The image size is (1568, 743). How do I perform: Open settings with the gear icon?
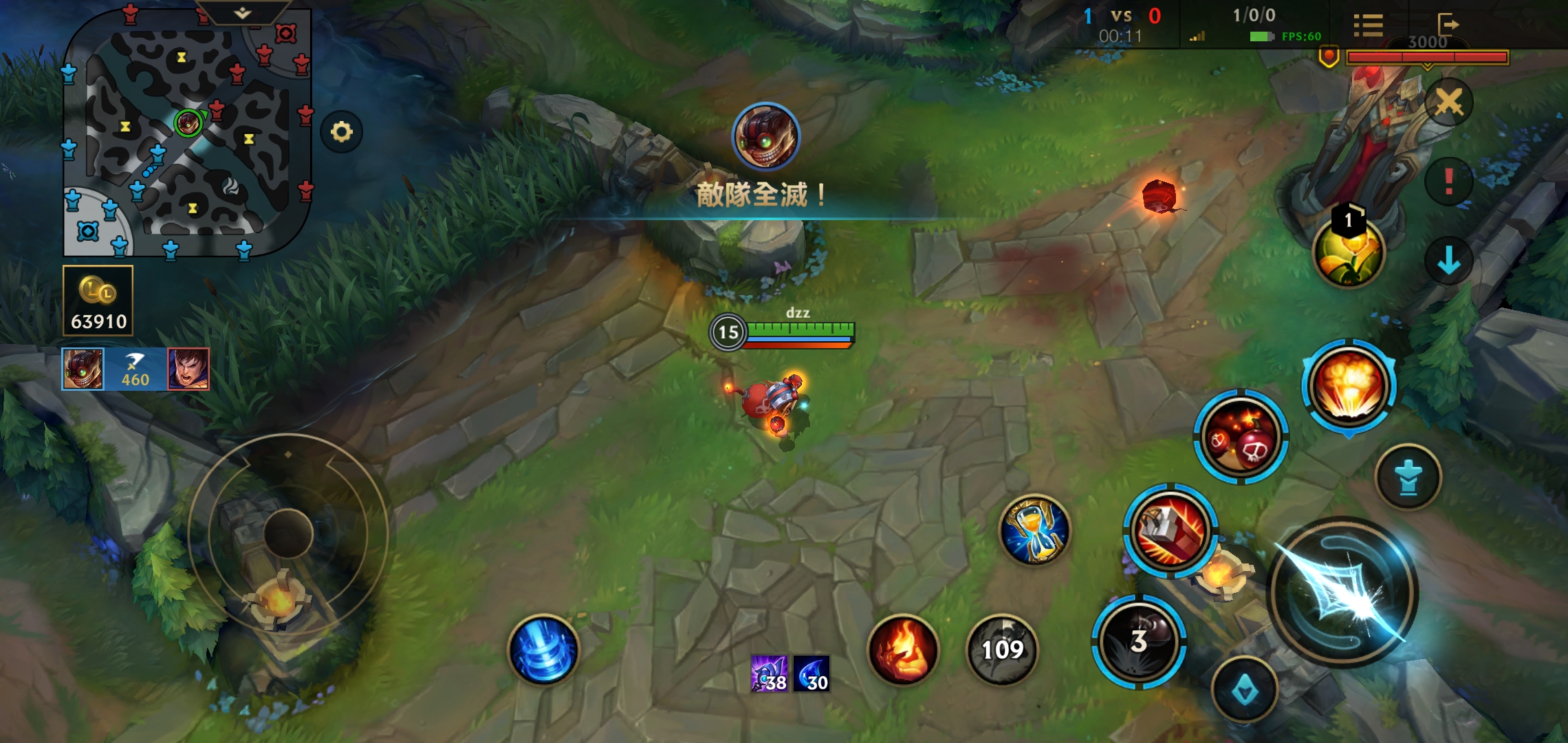tap(341, 131)
